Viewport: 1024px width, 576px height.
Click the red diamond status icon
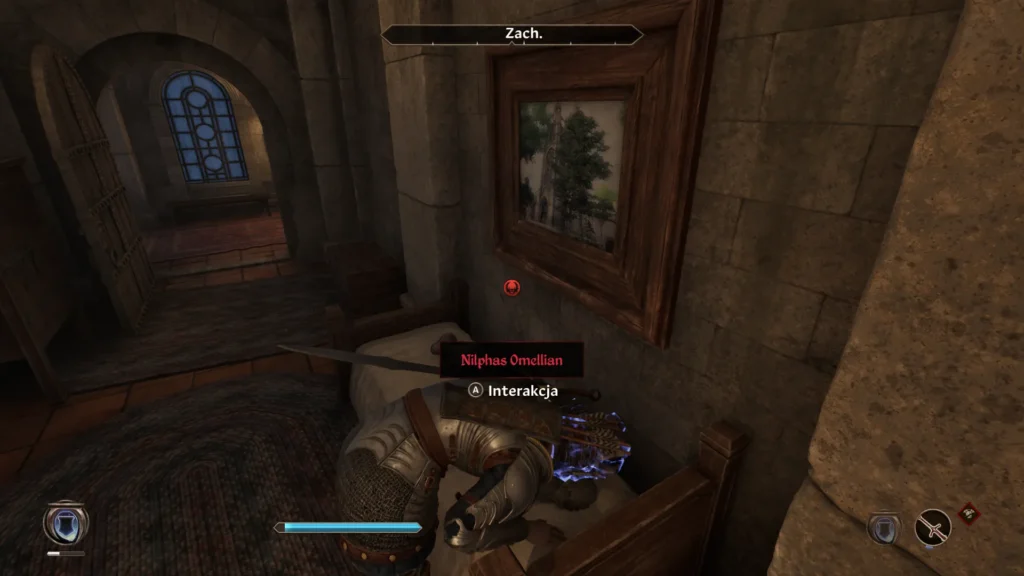coord(968,514)
